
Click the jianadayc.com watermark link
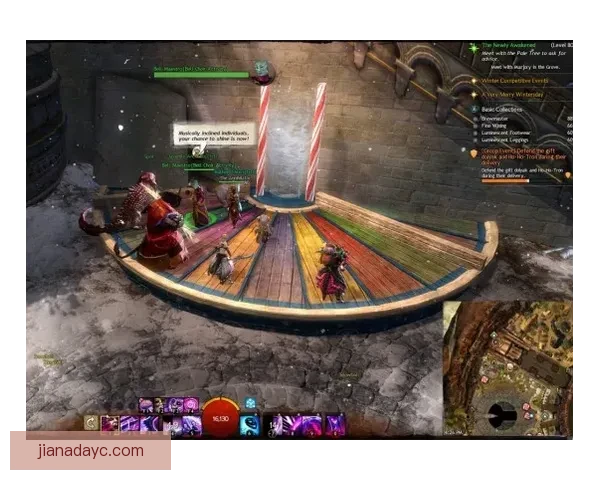[x=91, y=450]
